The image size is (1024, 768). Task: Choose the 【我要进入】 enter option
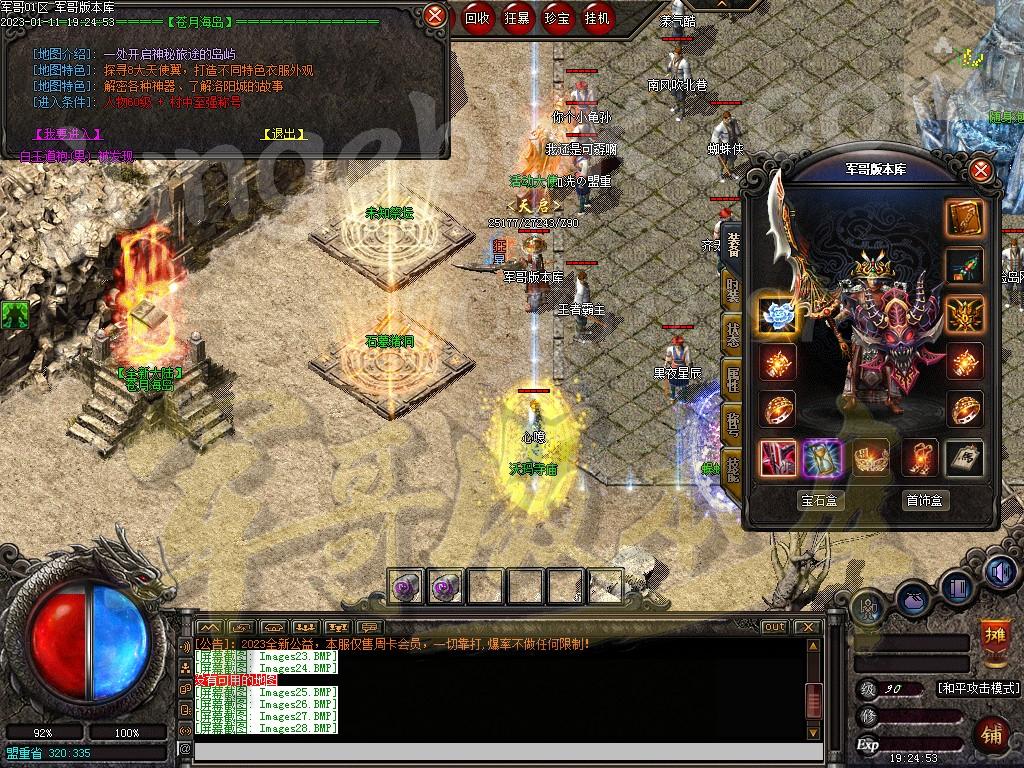(x=68, y=134)
